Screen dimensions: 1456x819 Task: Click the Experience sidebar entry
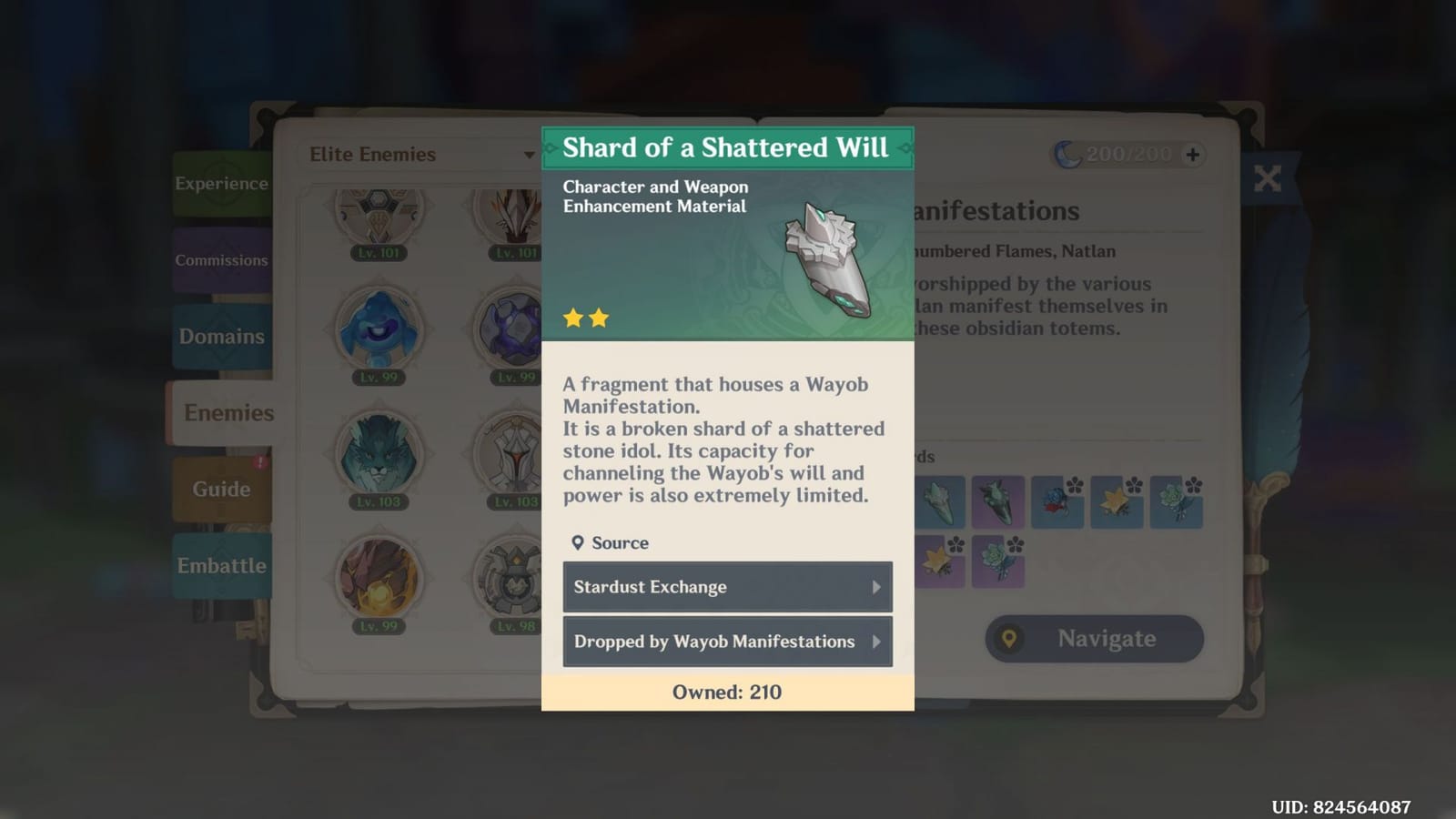click(x=221, y=182)
